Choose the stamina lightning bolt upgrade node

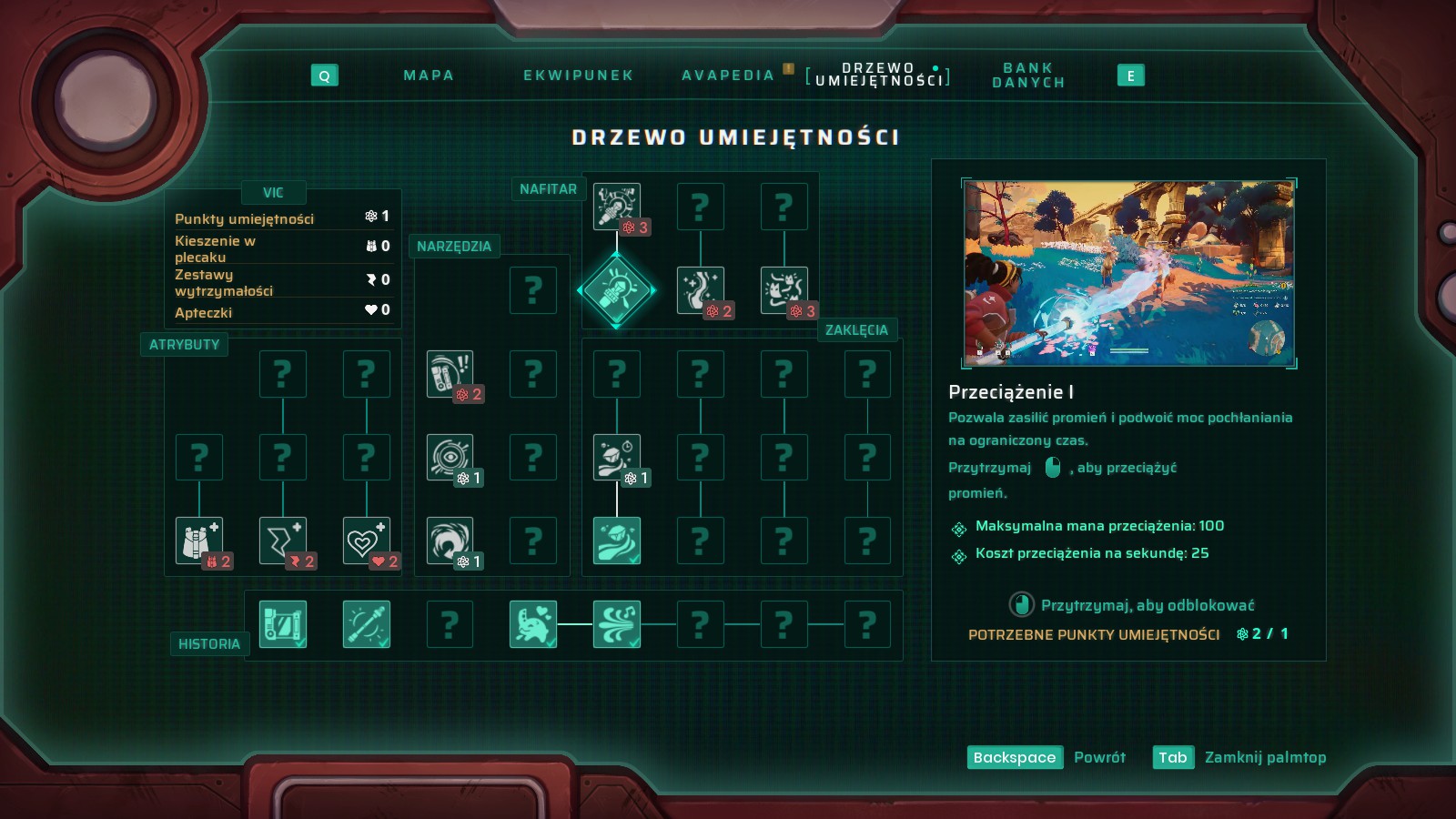[x=283, y=541]
